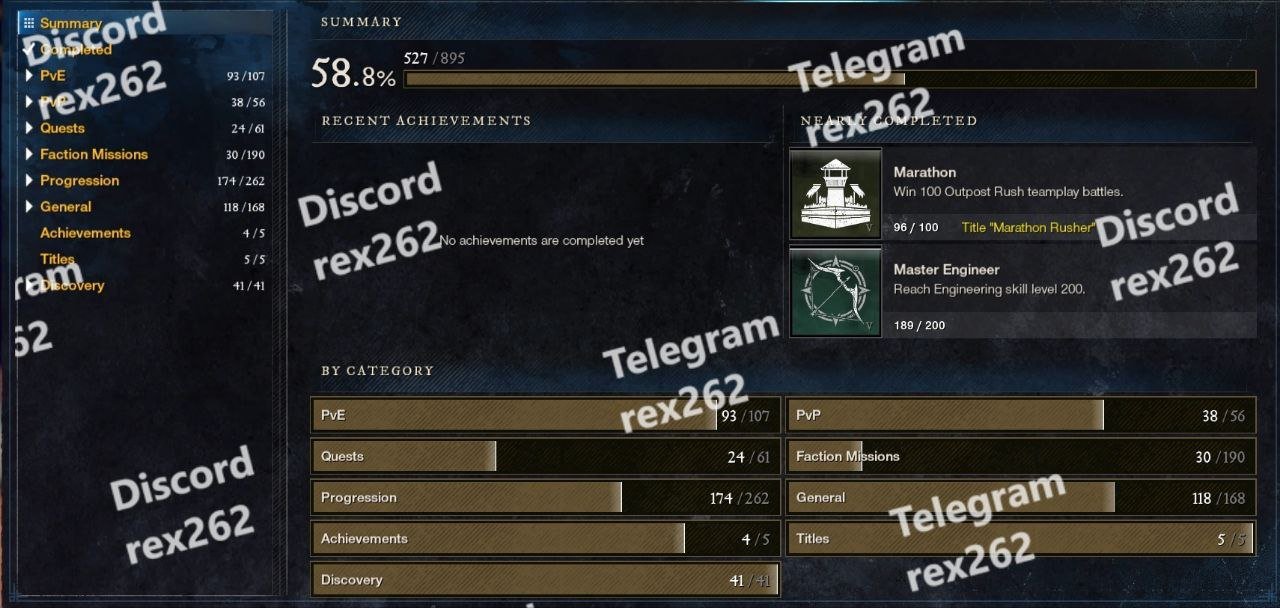Open the Discovery category in sidebar
Screen dimensions: 1280x608
point(72,285)
